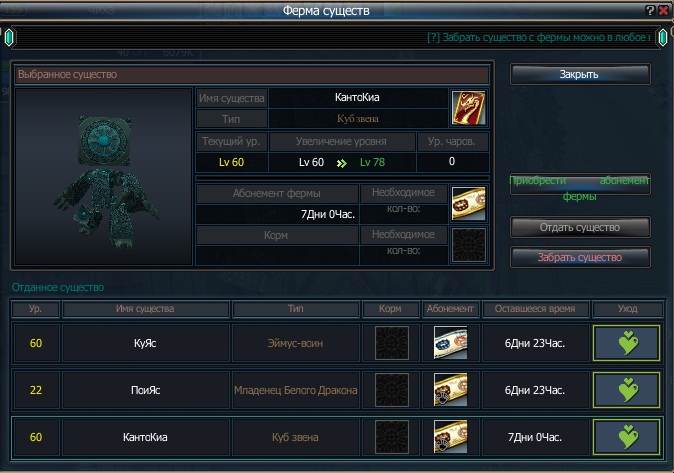Click the subscription ticket icon in КуЯс row
Image resolution: width=674 pixels, height=473 pixels.
tap(449, 343)
